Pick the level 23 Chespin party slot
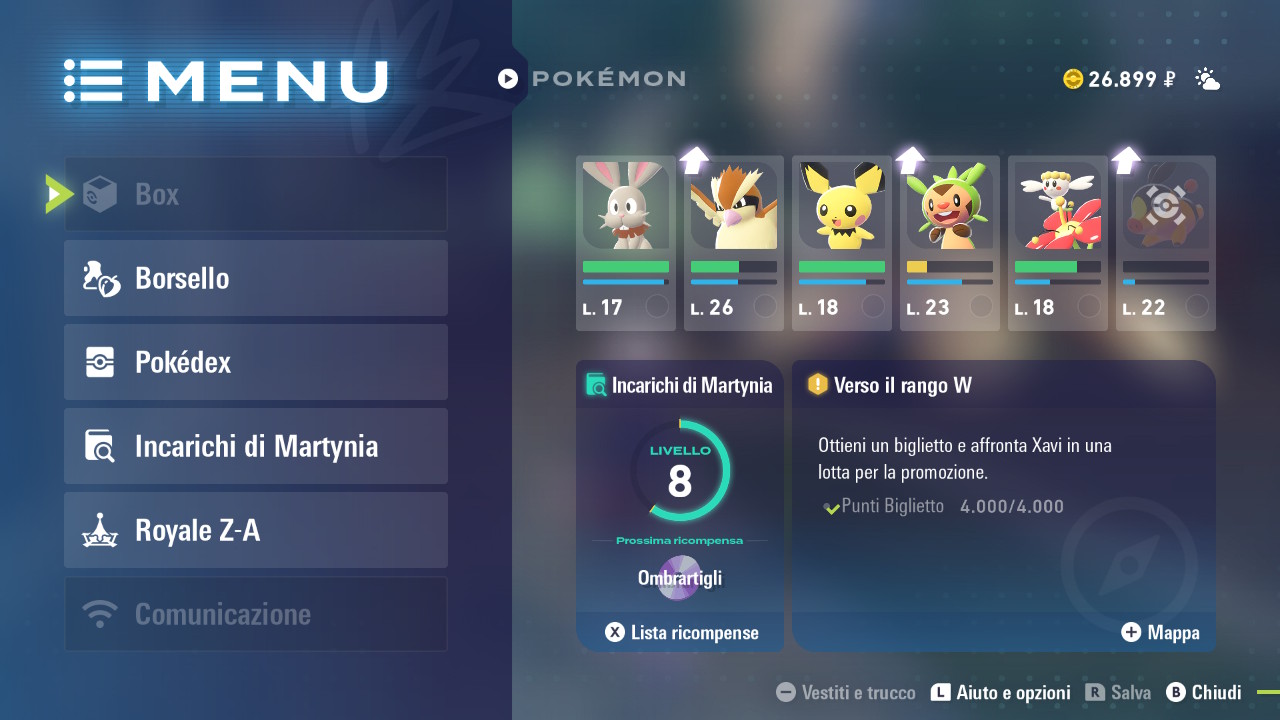 [950, 243]
